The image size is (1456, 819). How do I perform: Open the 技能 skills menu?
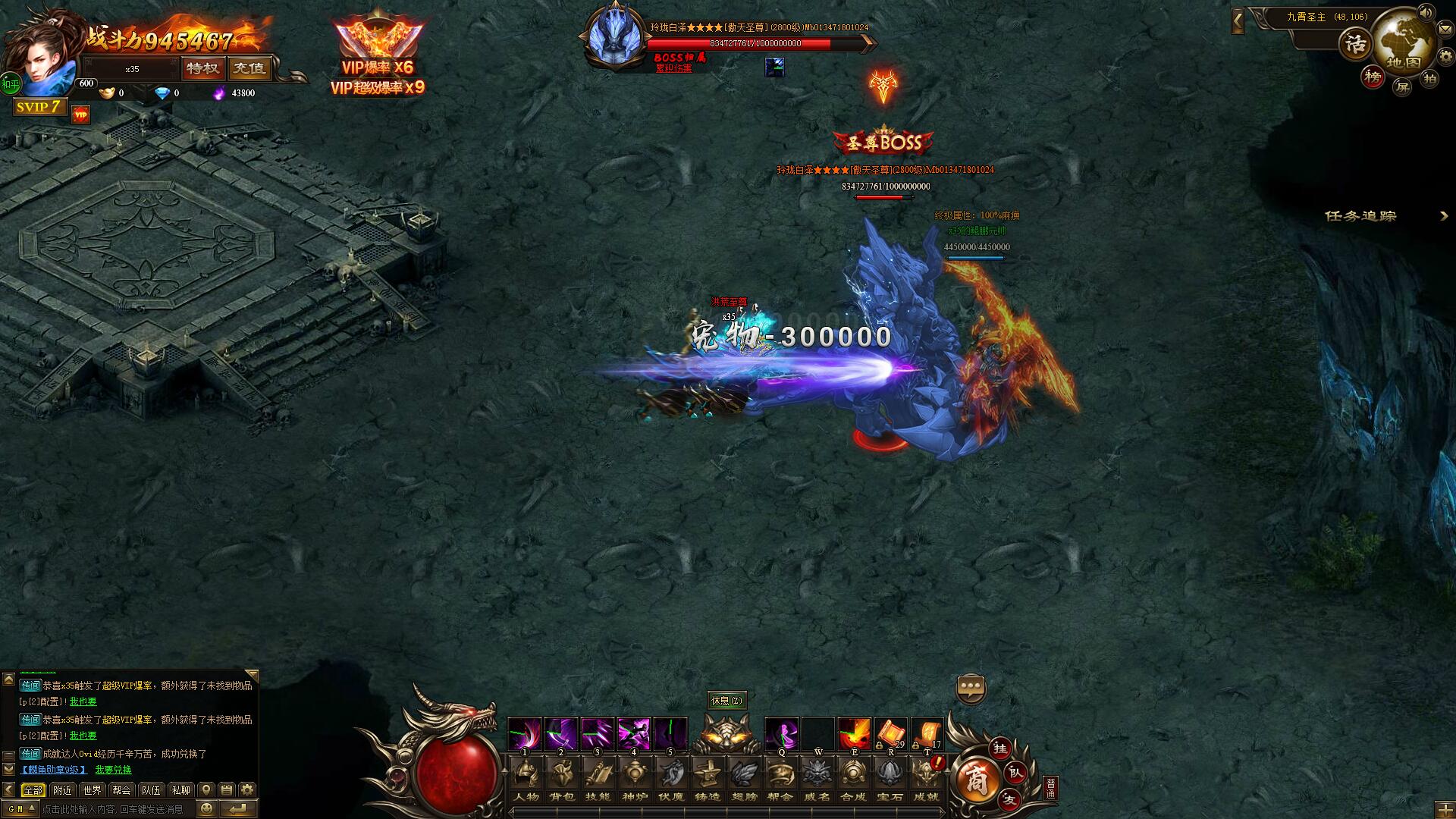598,778
